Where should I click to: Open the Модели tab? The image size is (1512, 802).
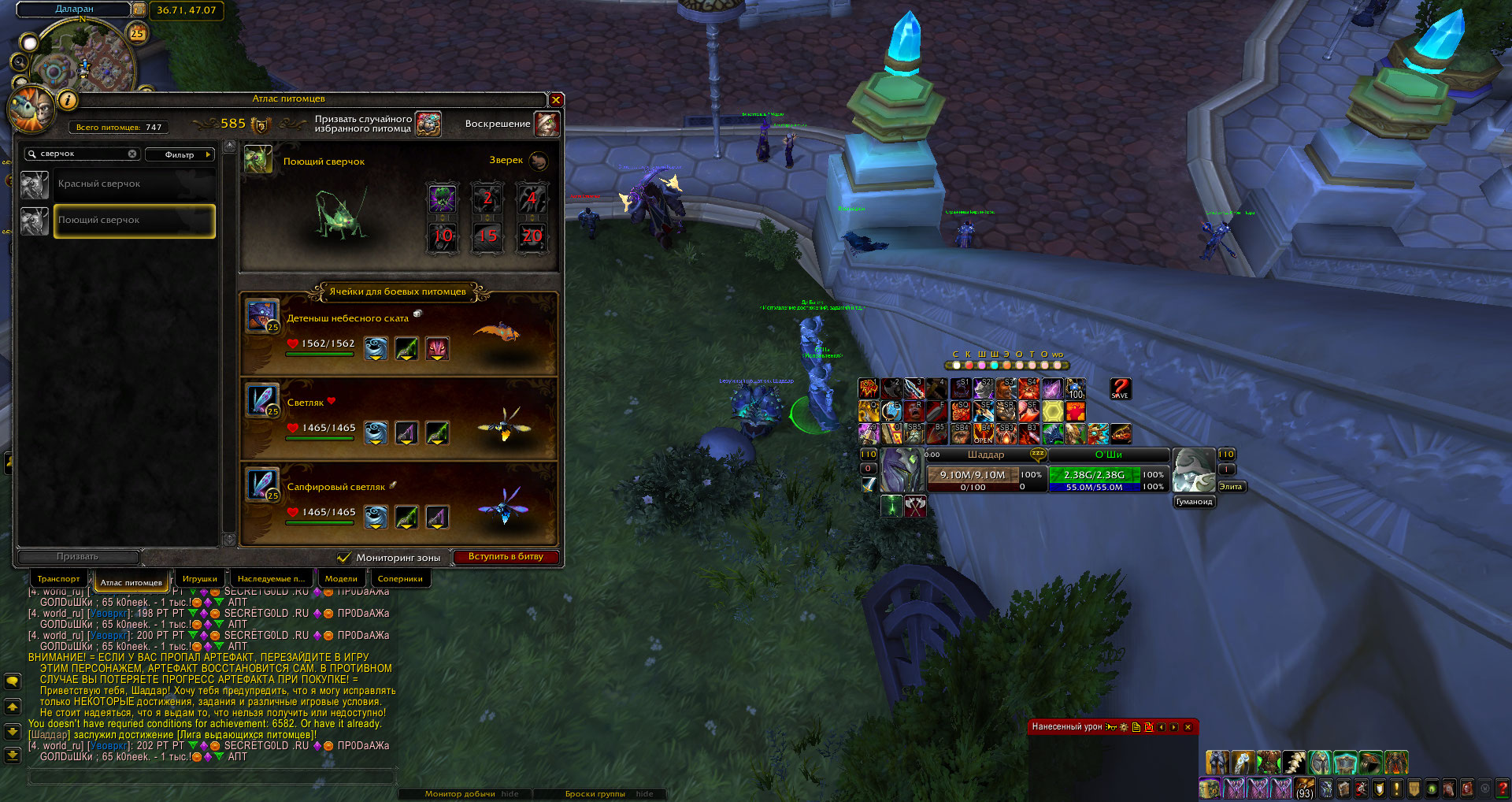tap(341, 579)
